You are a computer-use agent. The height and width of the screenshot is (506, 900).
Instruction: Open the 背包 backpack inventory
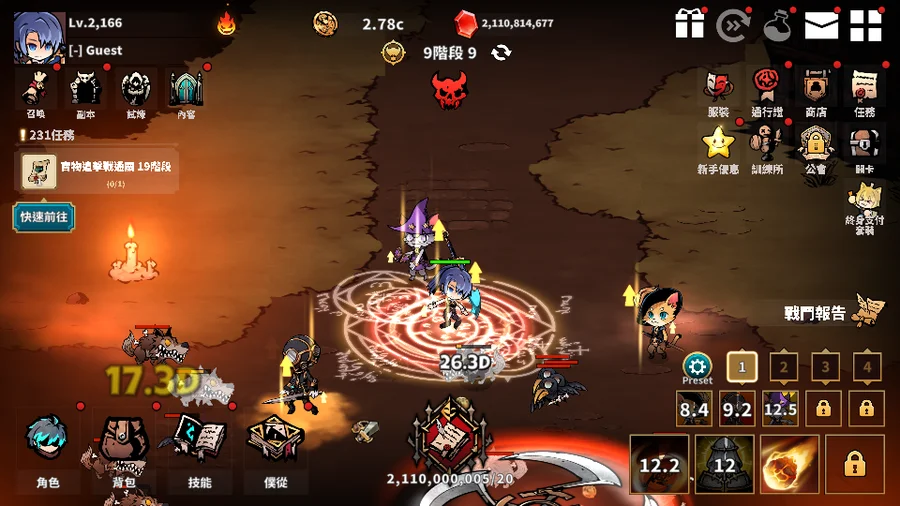point(124,452)
